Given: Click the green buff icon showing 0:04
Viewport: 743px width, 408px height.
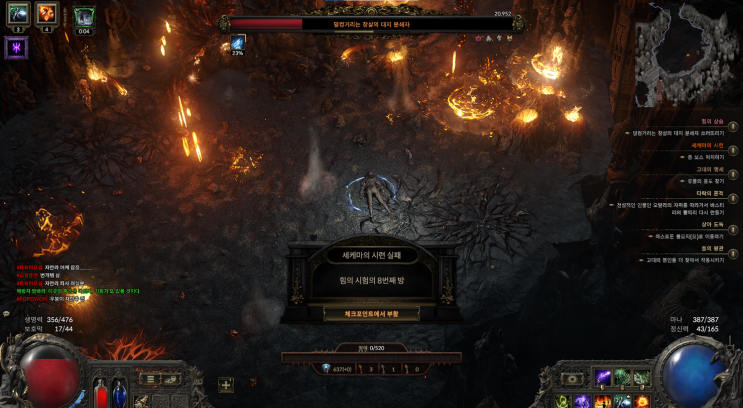Looking at the screenshot, I should (x=84, y=15).
